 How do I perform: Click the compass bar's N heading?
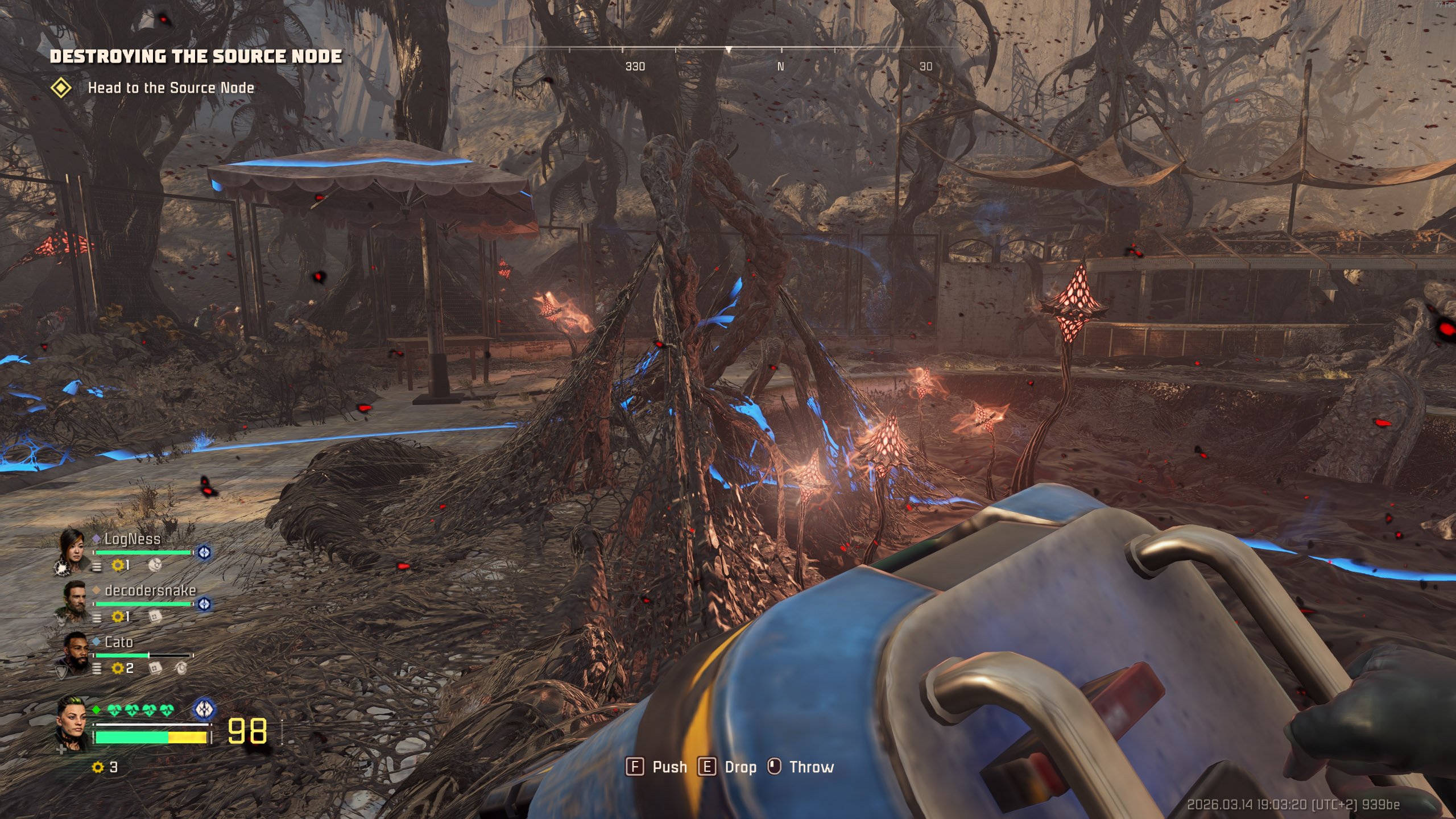tap(780, 67)
